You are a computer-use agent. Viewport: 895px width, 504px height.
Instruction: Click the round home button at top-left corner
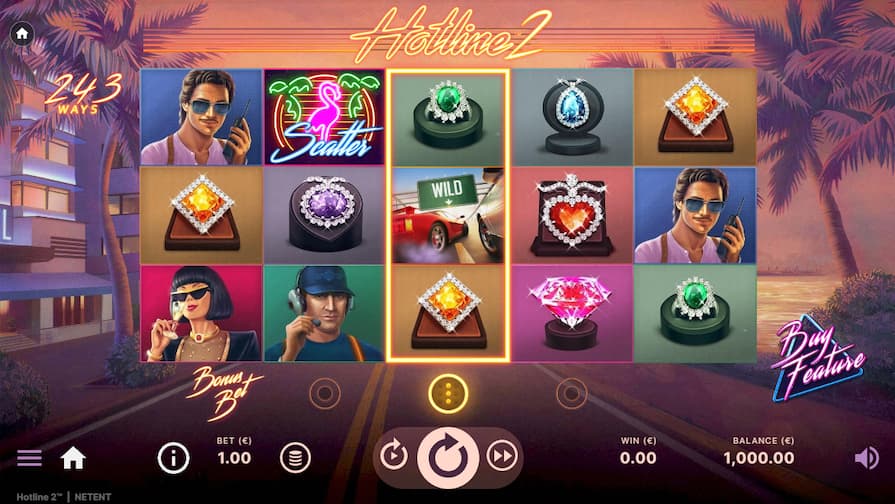click(x=22, y=33)
